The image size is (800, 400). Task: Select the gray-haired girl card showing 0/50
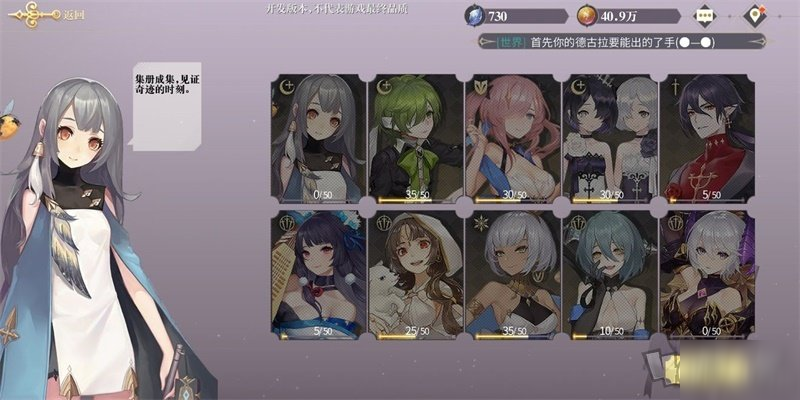(317, 139)
